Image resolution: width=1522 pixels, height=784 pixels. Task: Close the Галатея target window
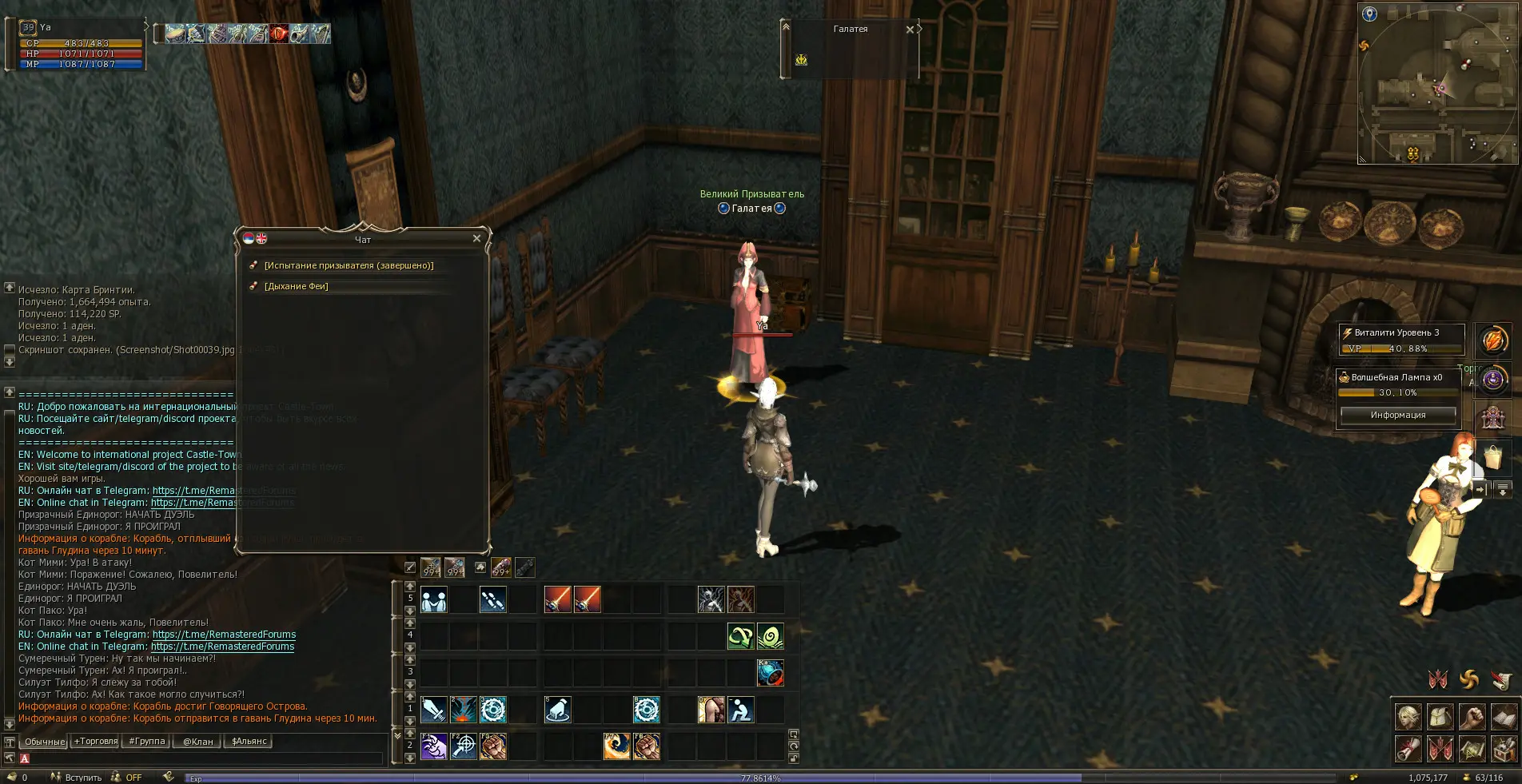pyautogui.click(x=910, y=30)
